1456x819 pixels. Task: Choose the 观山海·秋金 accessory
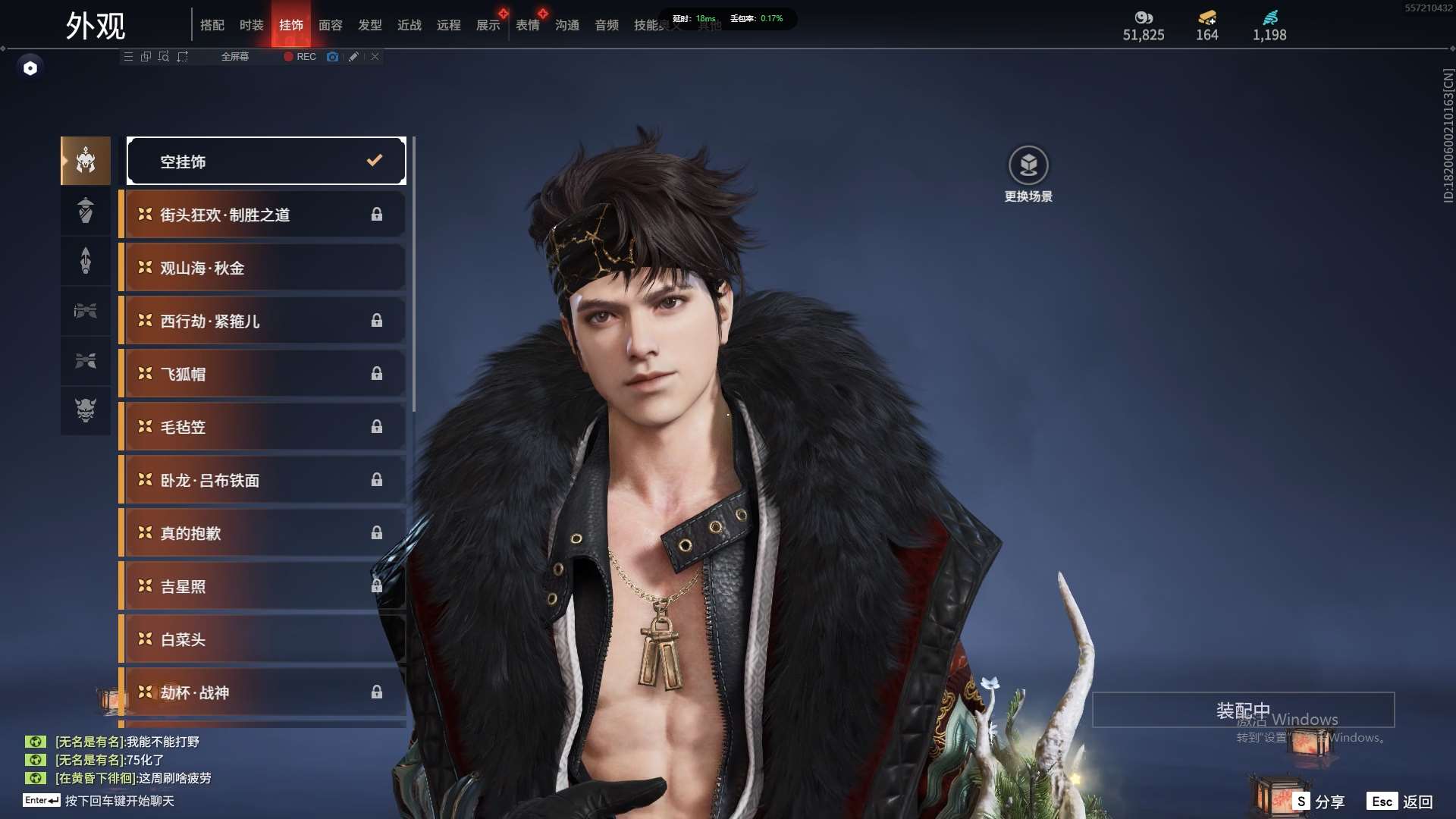pyautogui.click(x=262, y=268)
